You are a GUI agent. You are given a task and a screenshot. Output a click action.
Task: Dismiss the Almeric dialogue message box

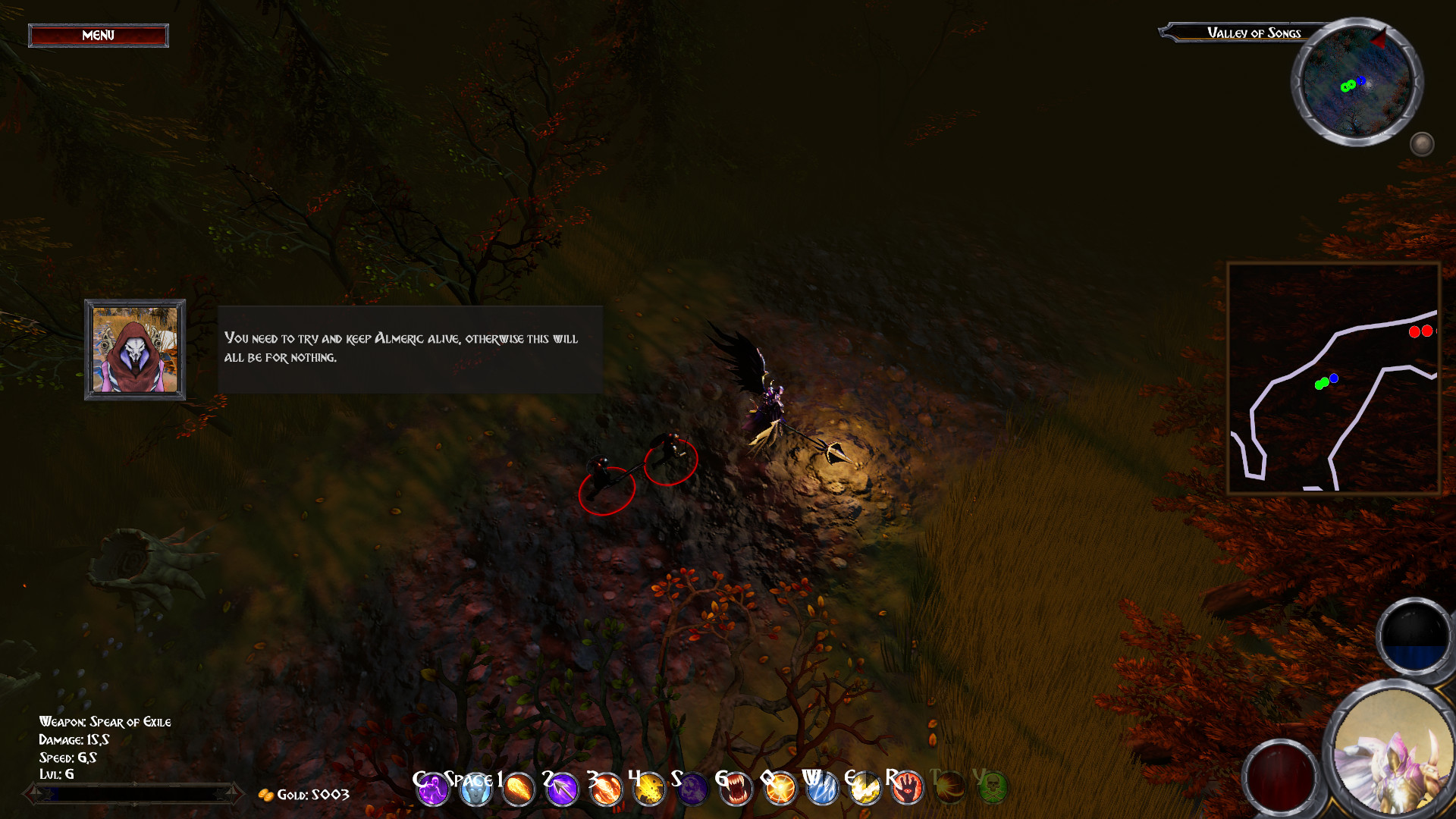pos(409,349)
